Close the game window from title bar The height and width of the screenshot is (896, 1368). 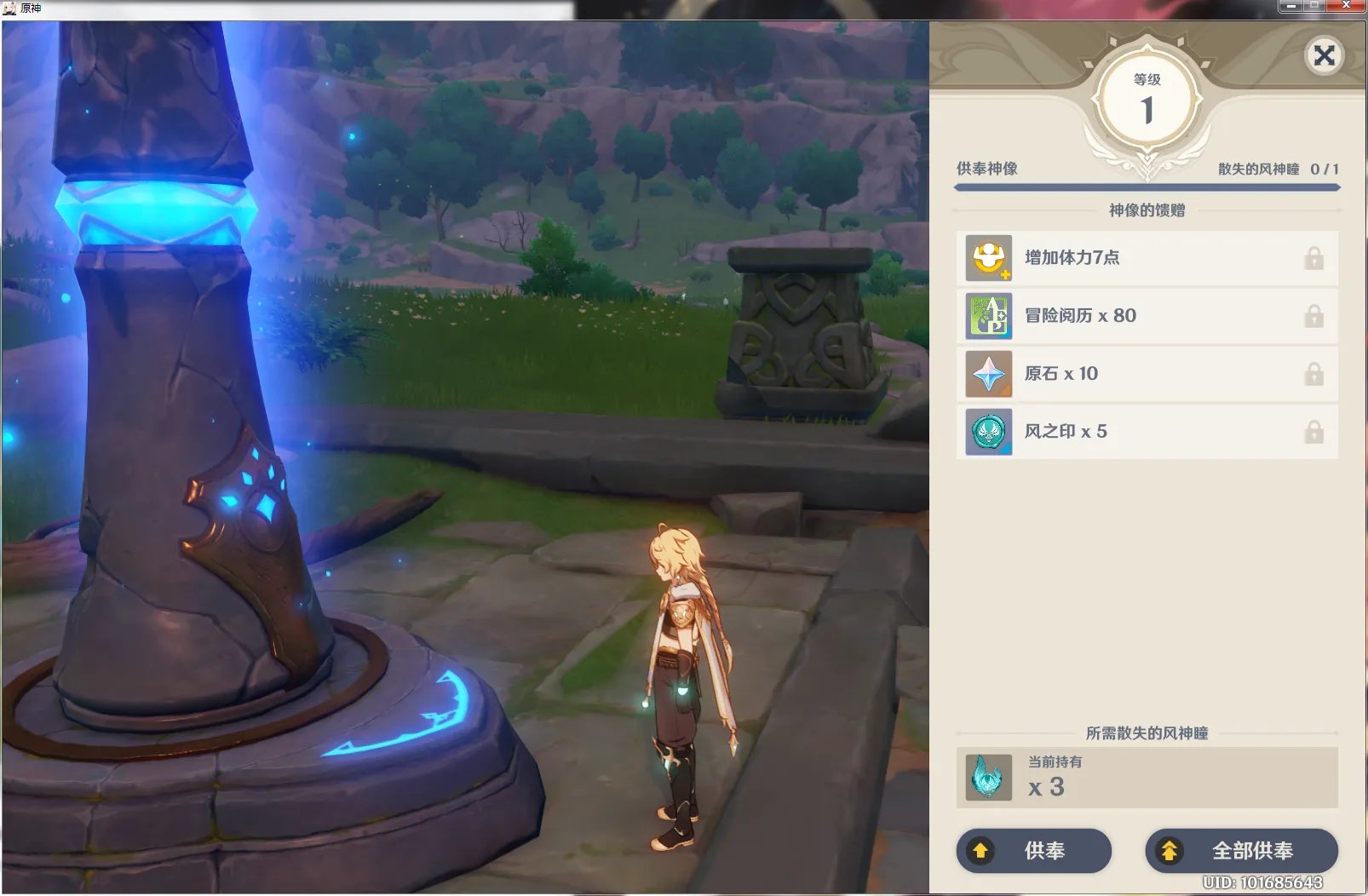click(x=1346, y=6)
